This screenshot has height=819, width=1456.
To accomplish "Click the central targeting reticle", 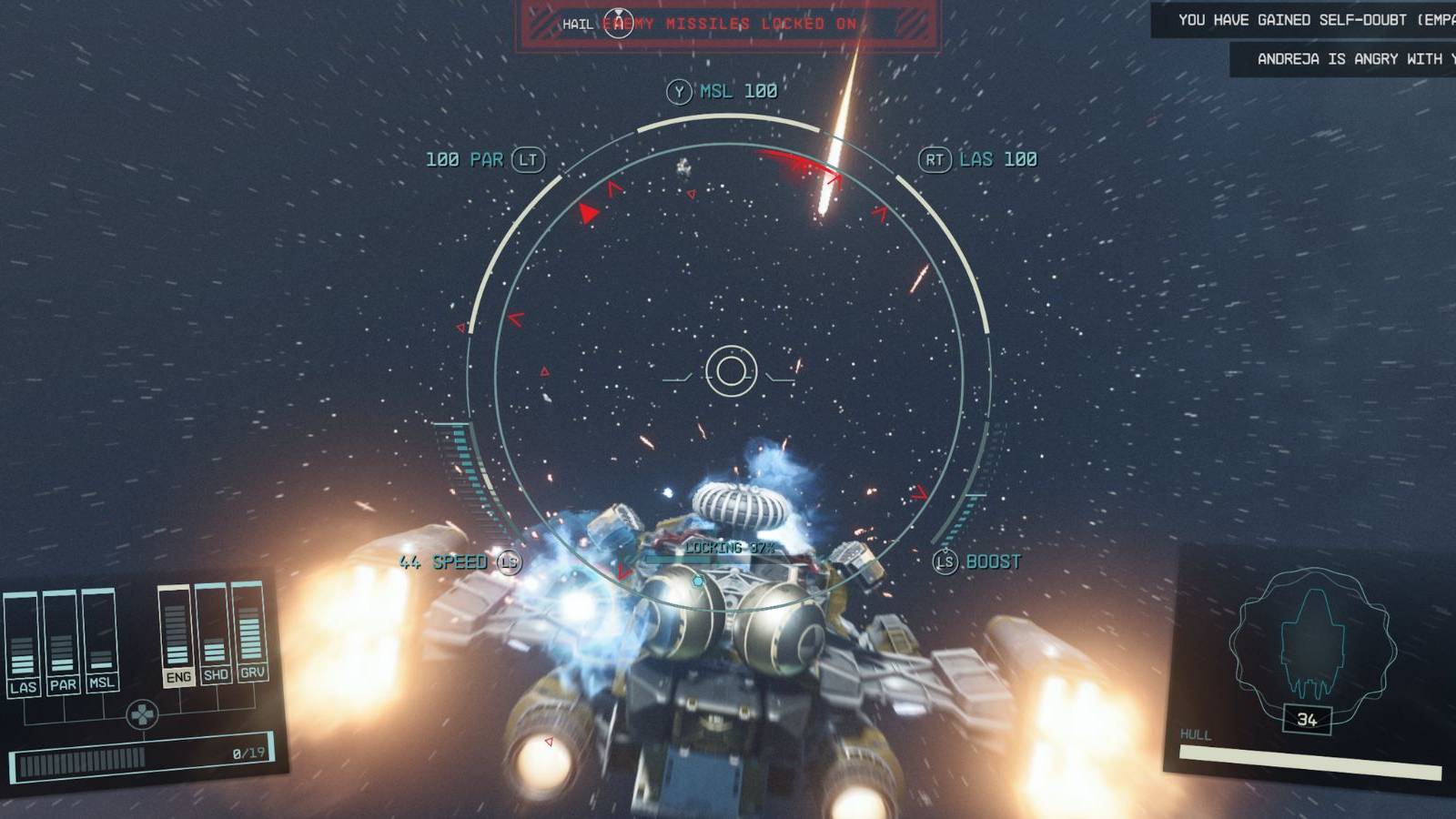I will 733,369.
